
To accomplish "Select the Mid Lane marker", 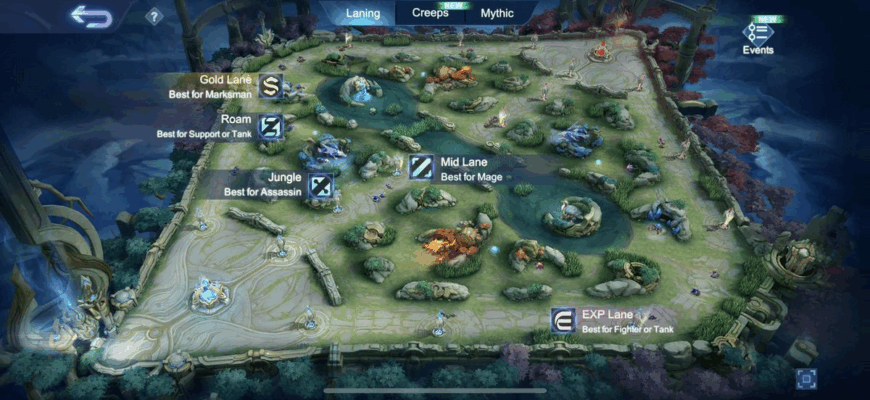I will tap(421, 168).
